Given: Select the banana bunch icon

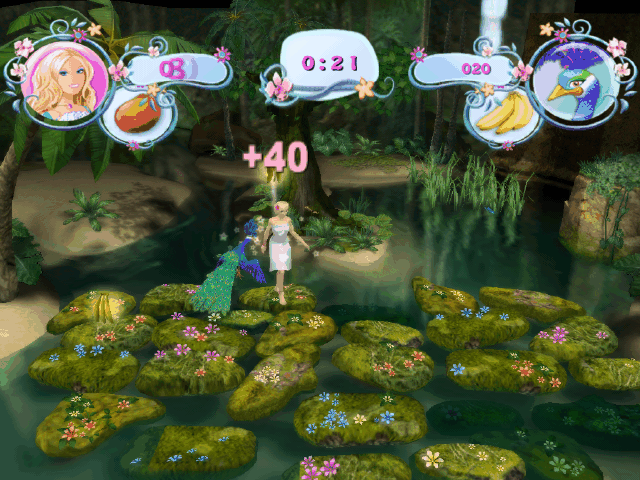Looking at the screenshot, I should [503, 115].
